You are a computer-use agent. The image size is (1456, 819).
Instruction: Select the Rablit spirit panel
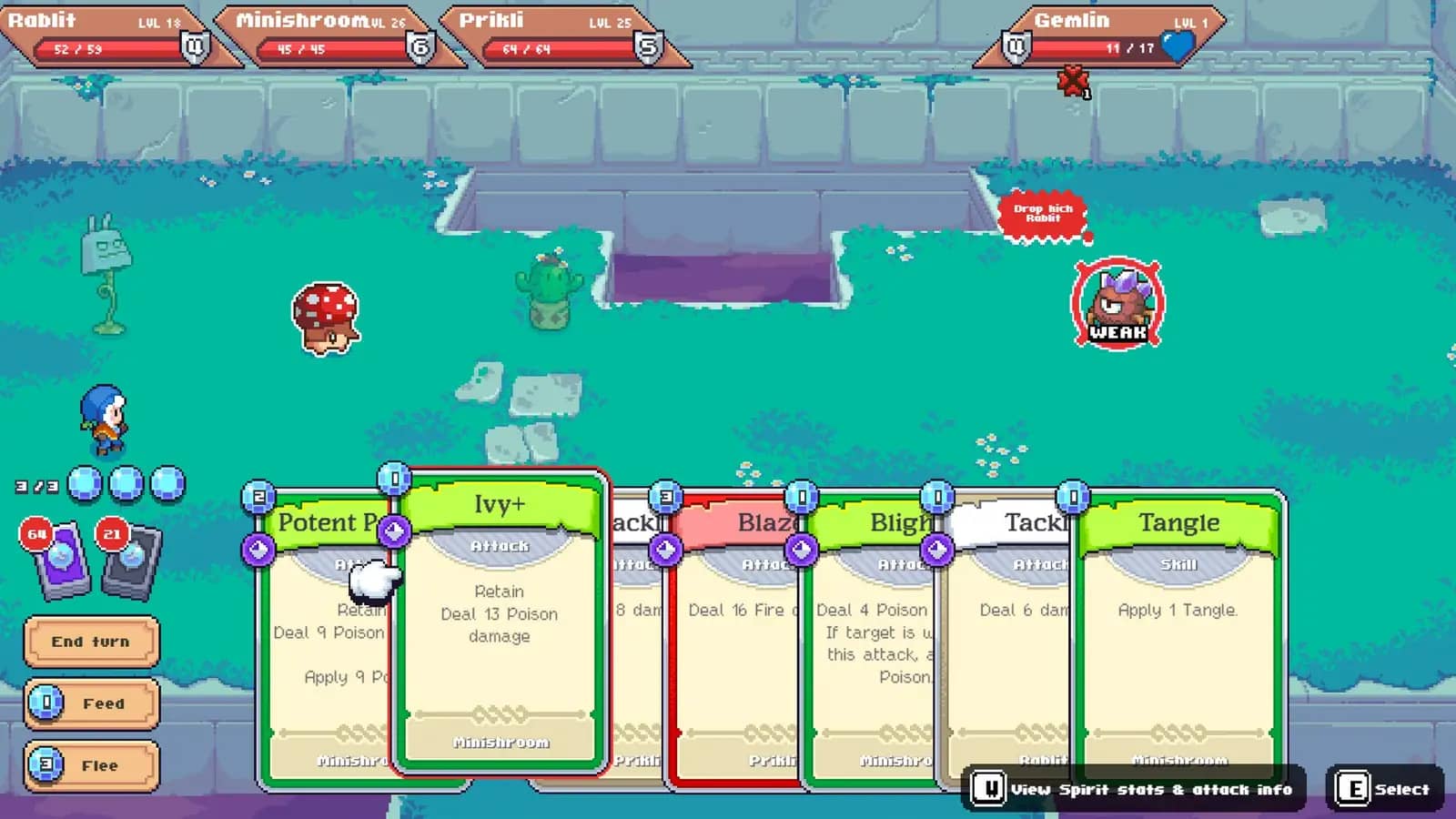(107, 36)
